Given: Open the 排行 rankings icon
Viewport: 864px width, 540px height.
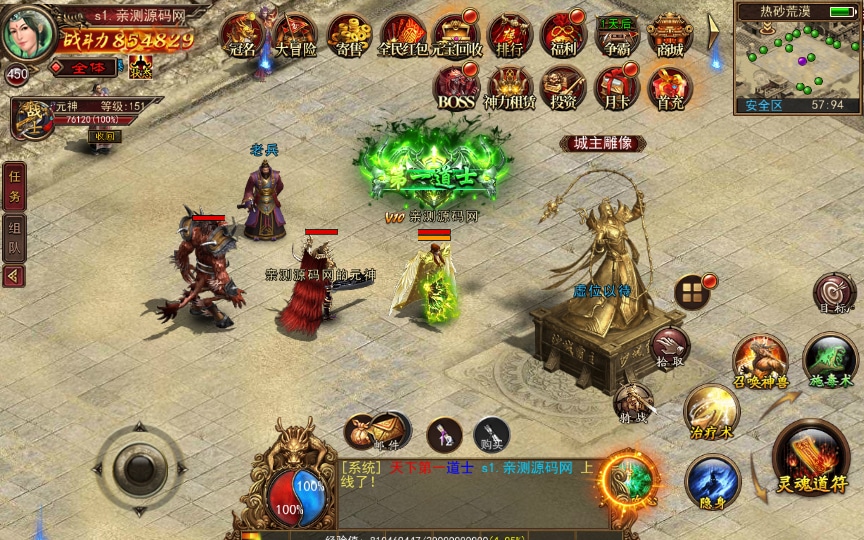Looking at the screenshot, I should coord(508,35).
